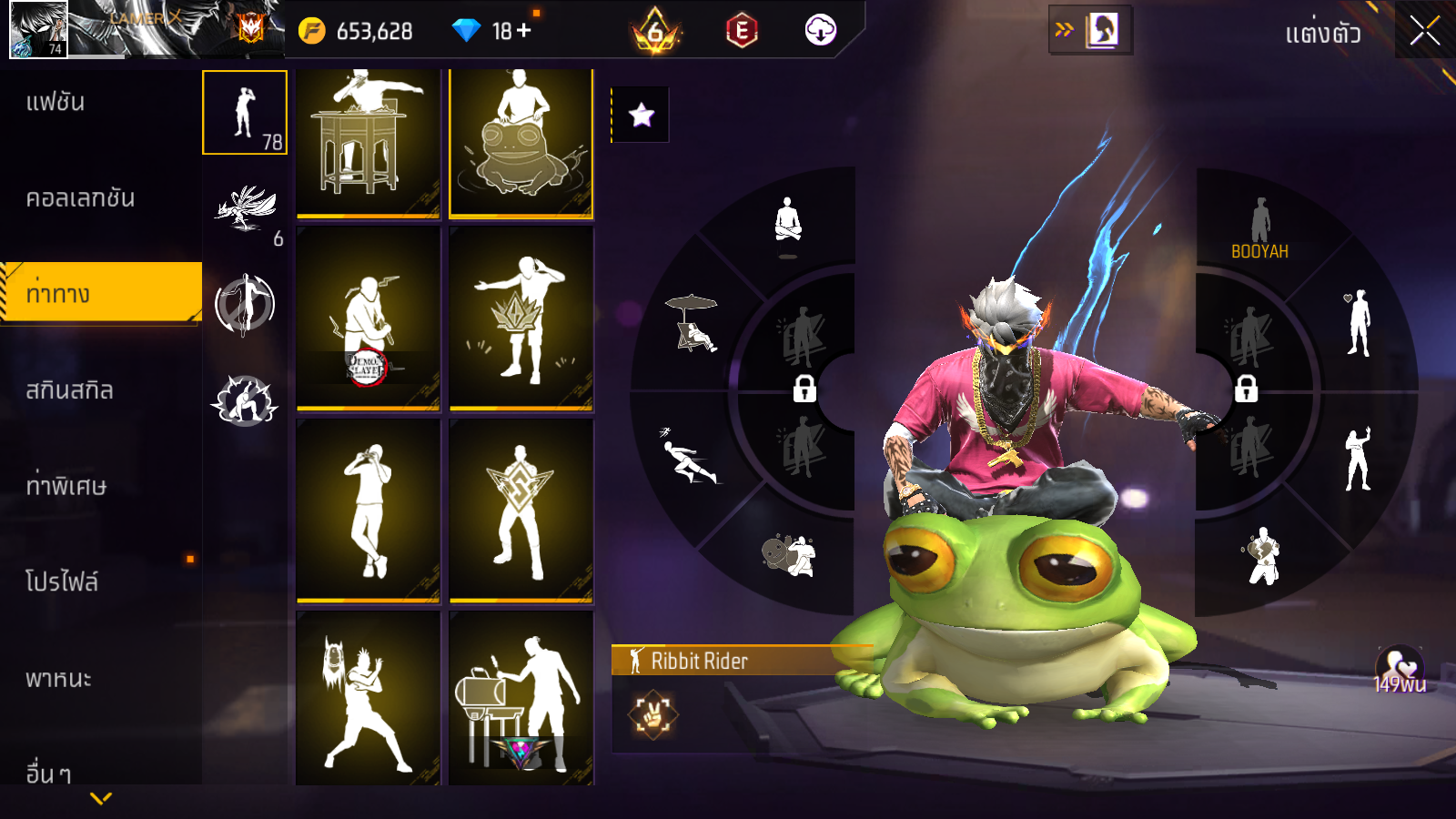Screen dimensions: 1456x819
Task: Switch to the Collection (คอลเลกชัน) tab
Action: click(80, 198)
